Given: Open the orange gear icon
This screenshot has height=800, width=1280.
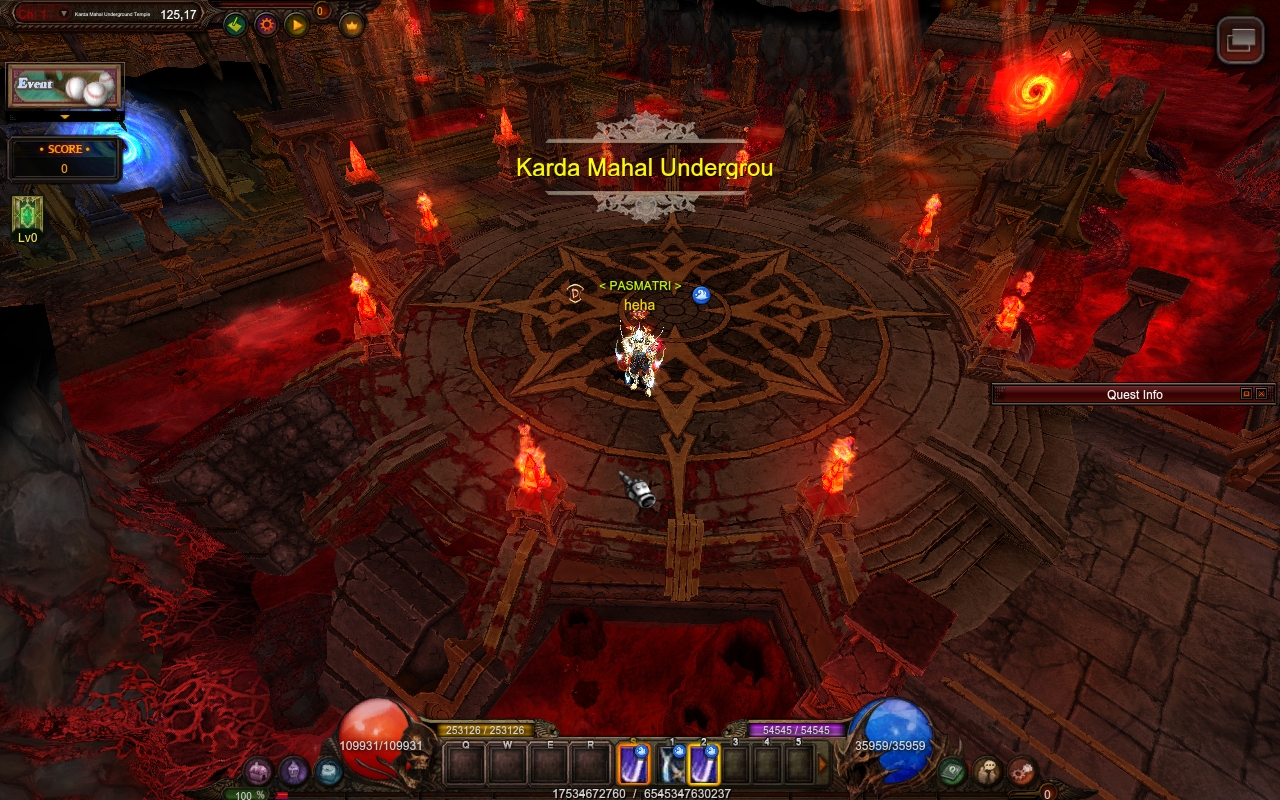Looking at the screenshot, I should [266, 25].
